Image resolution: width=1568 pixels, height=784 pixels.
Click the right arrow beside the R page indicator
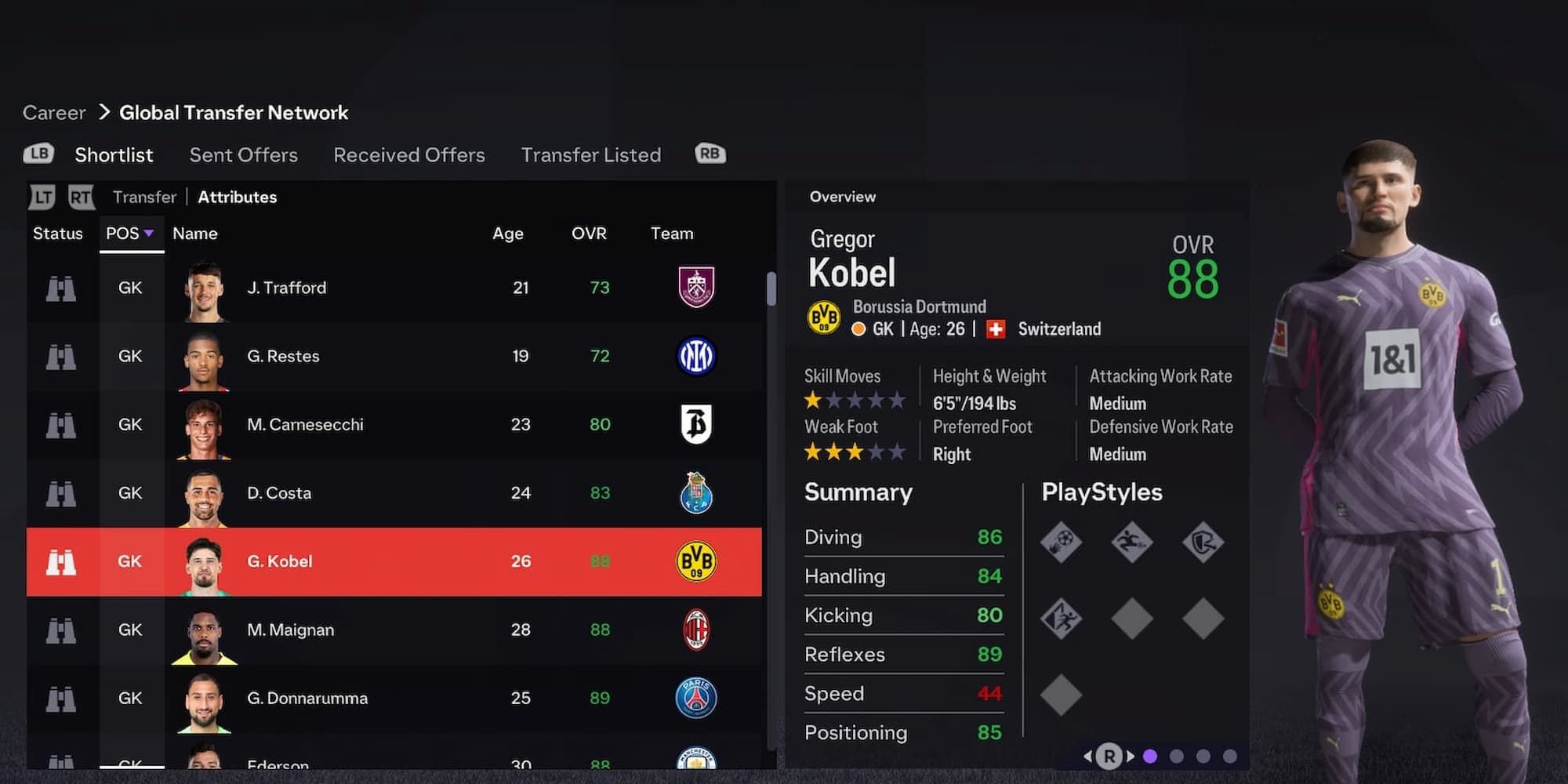1131,756
